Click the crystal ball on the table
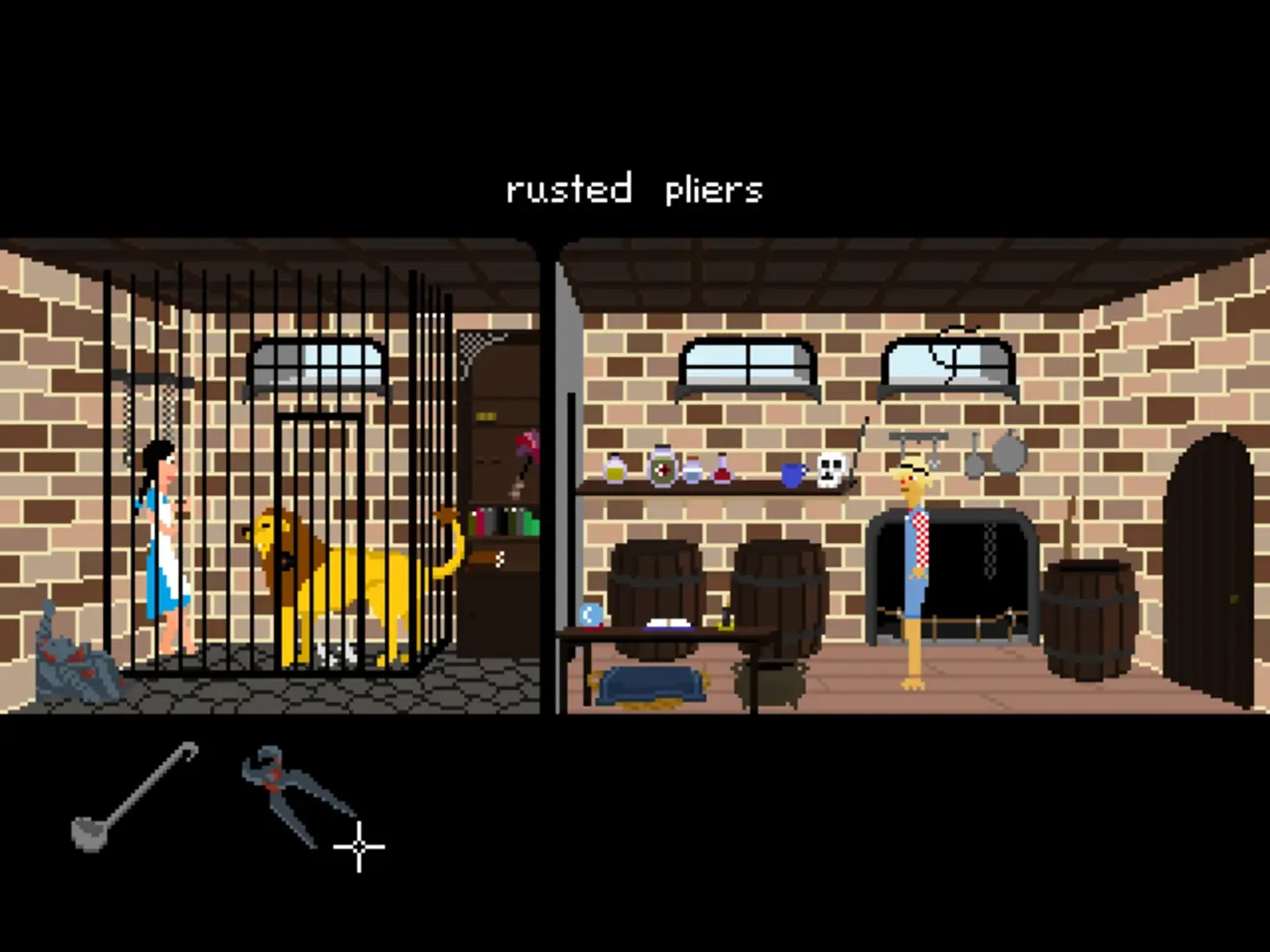 point(589,616)
